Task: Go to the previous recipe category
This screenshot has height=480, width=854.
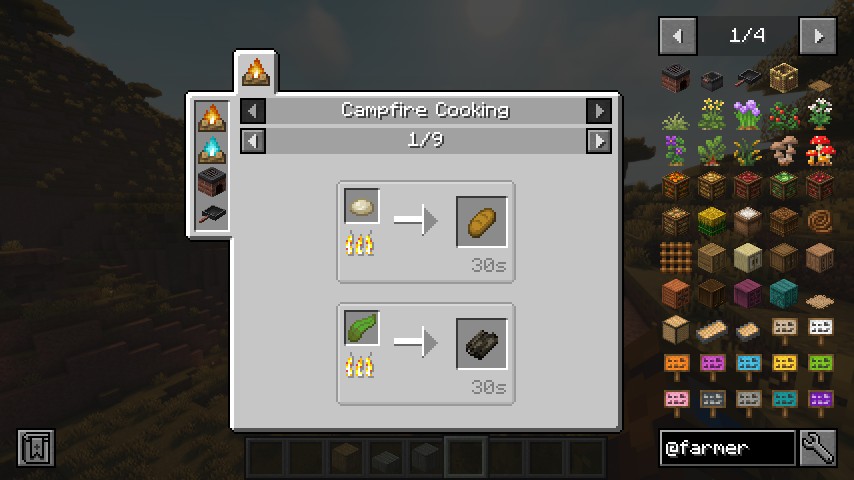Action: tap(254, 110)
